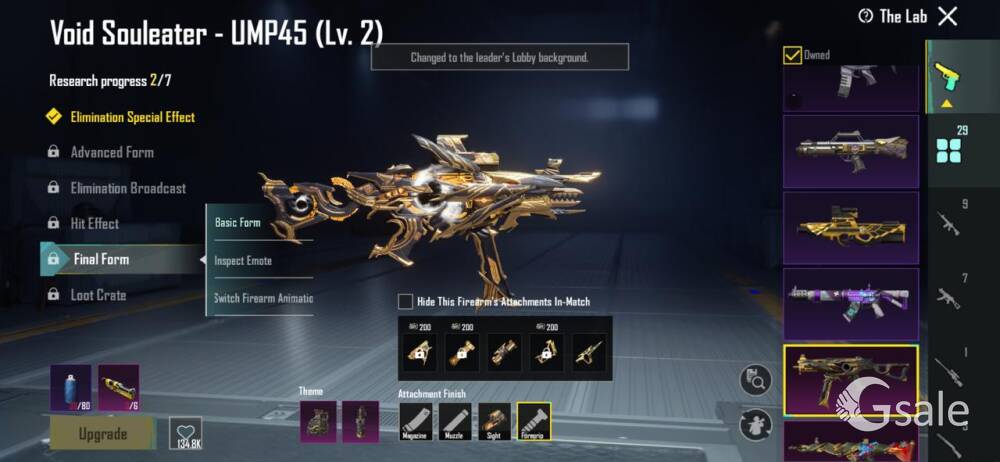Upgrade the Void Souleater UMP45
Image resolution: width=1000 pixels, height=462 pixels.
(x=102, y=434)
